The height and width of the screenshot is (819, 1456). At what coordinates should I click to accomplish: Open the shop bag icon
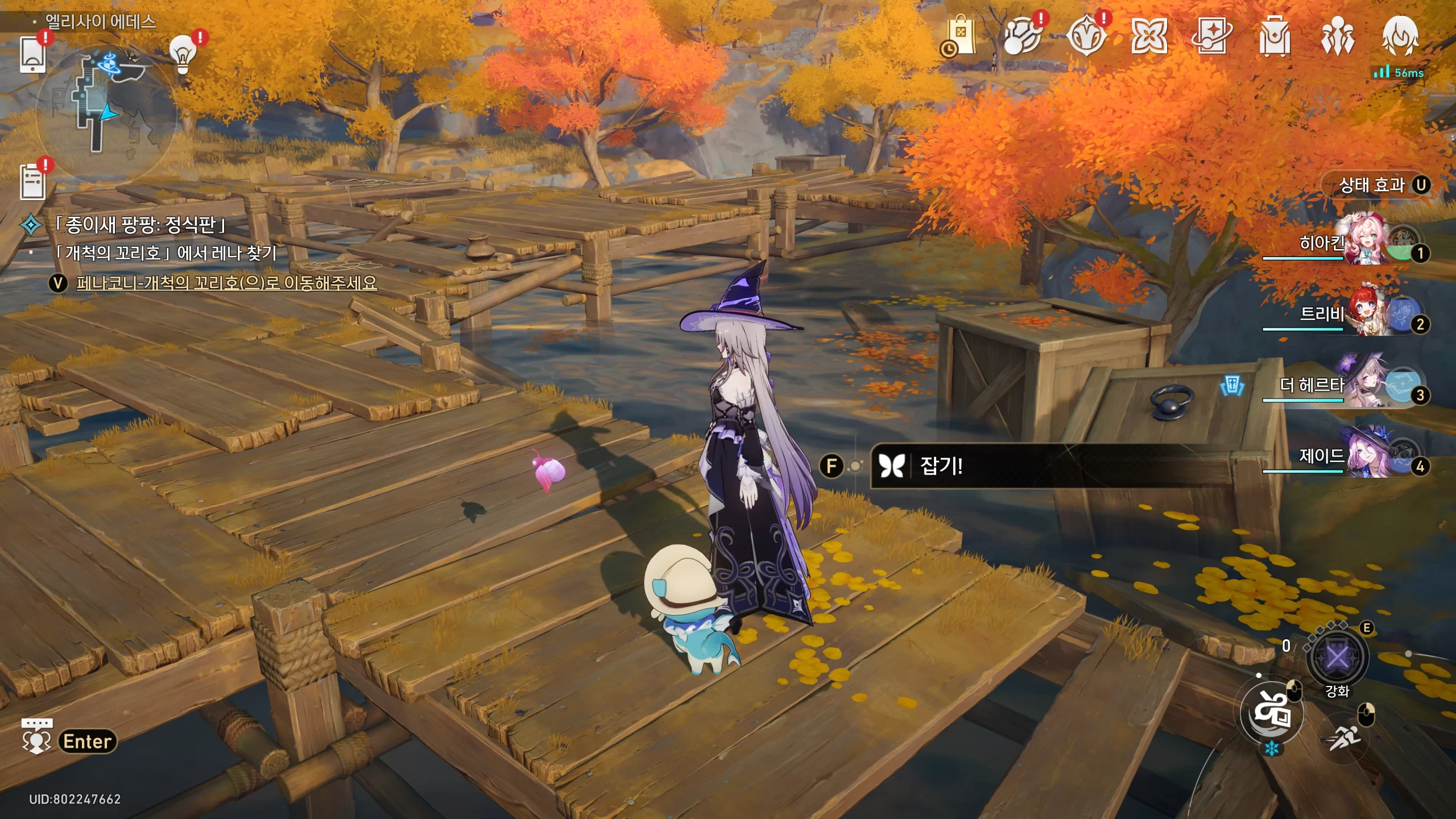960,36
